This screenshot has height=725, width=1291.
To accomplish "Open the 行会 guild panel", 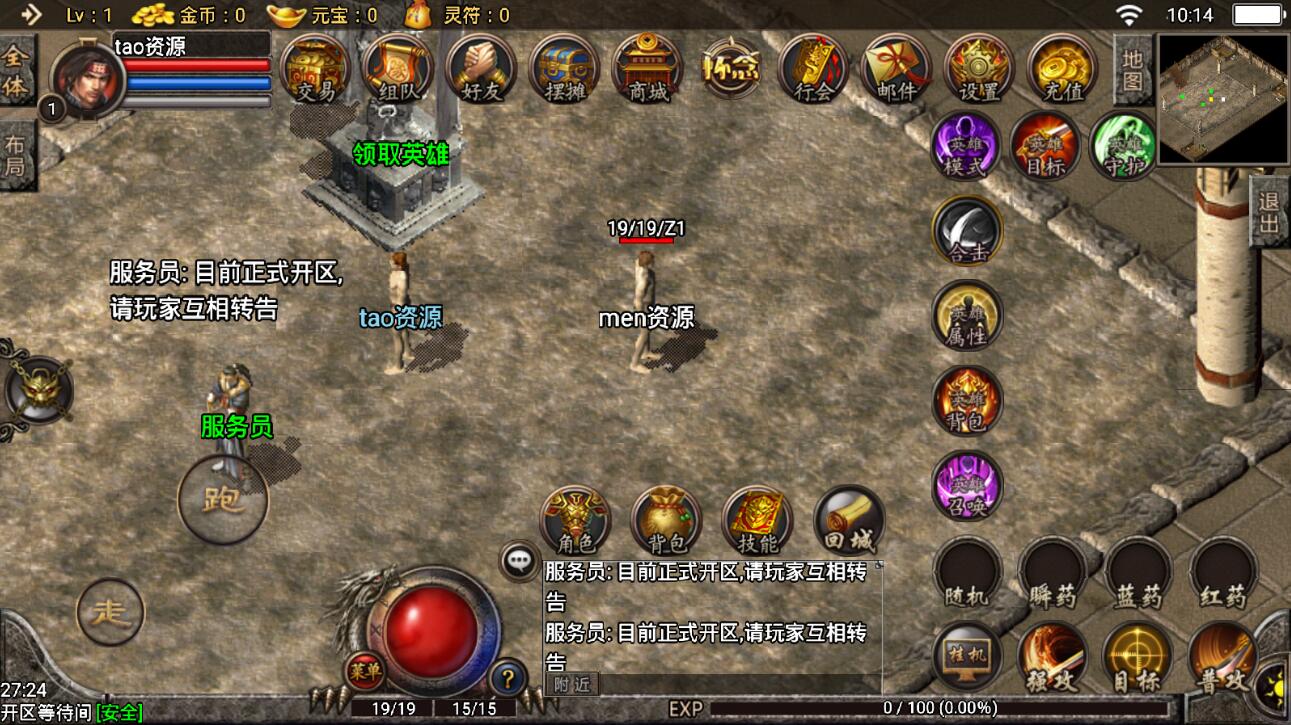I will [x=813, y=68].
